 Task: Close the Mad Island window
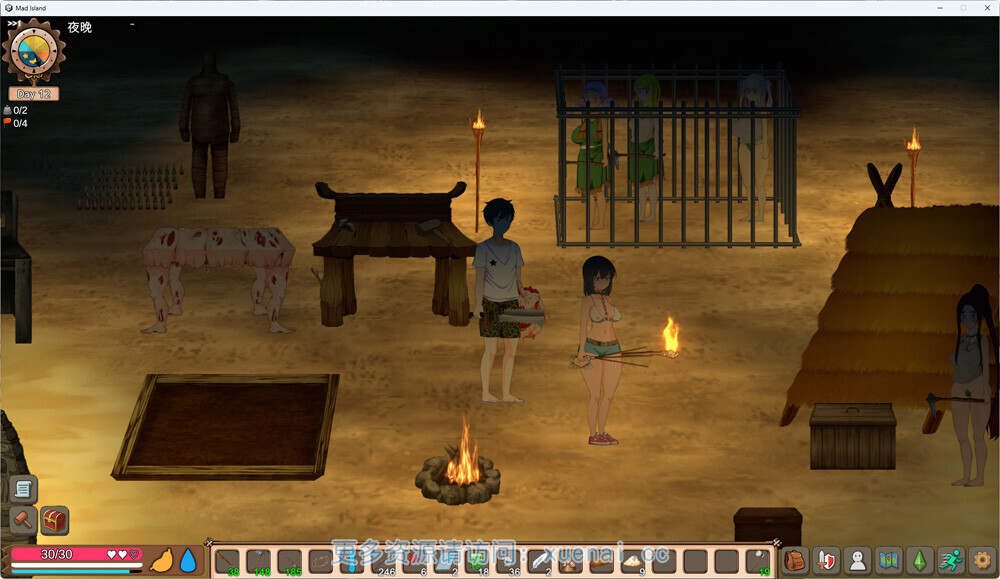pyautogui.click(x=986, y=8)
